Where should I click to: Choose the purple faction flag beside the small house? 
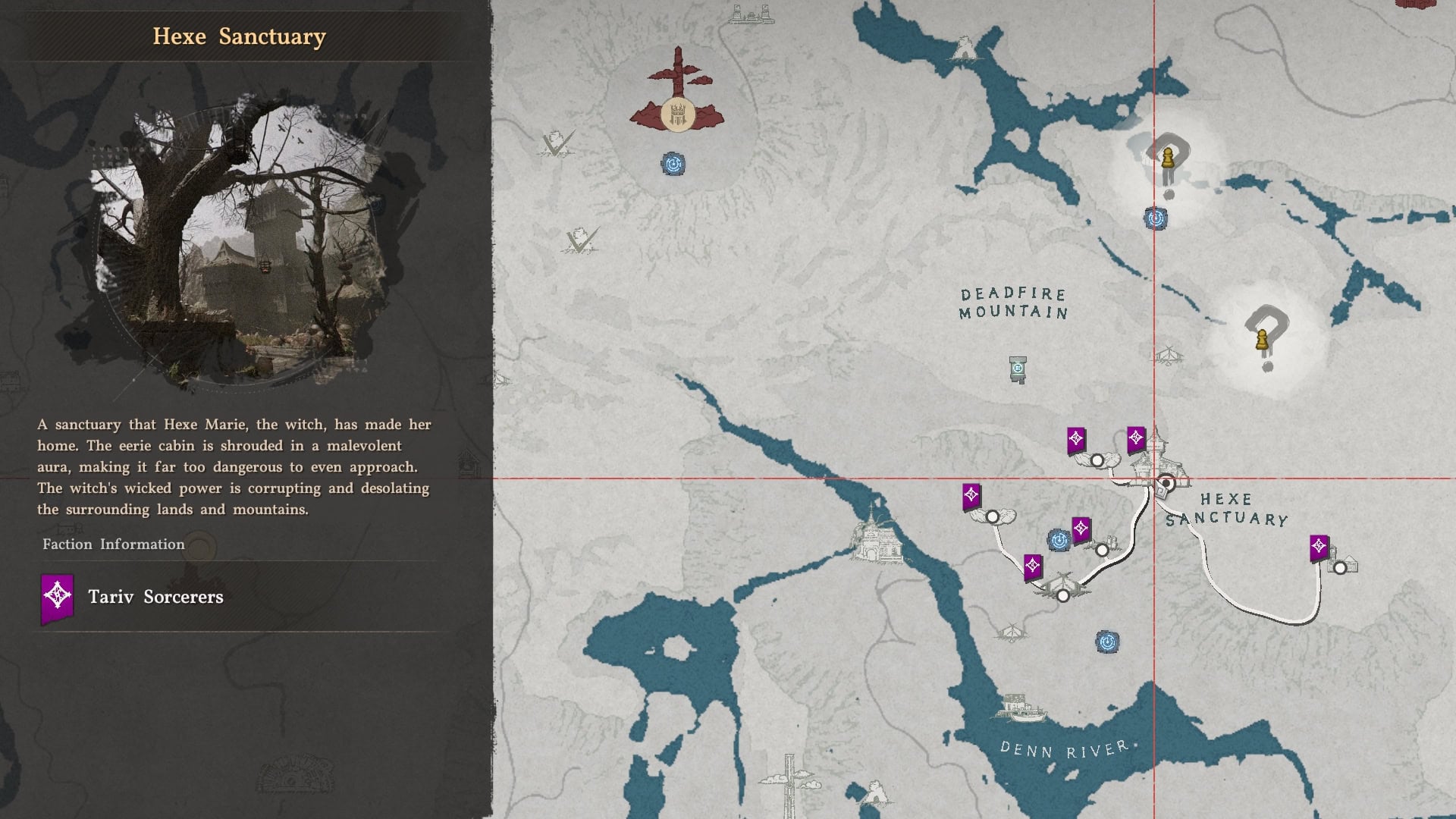(1319, 548)
